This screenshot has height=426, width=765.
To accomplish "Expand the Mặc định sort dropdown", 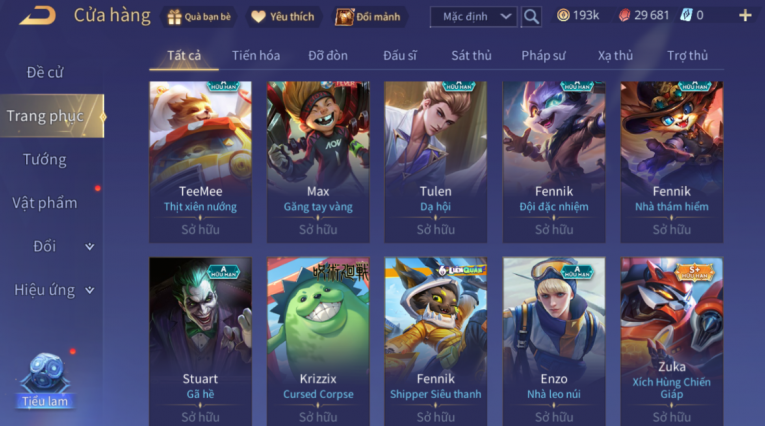I will pos(474,16).
